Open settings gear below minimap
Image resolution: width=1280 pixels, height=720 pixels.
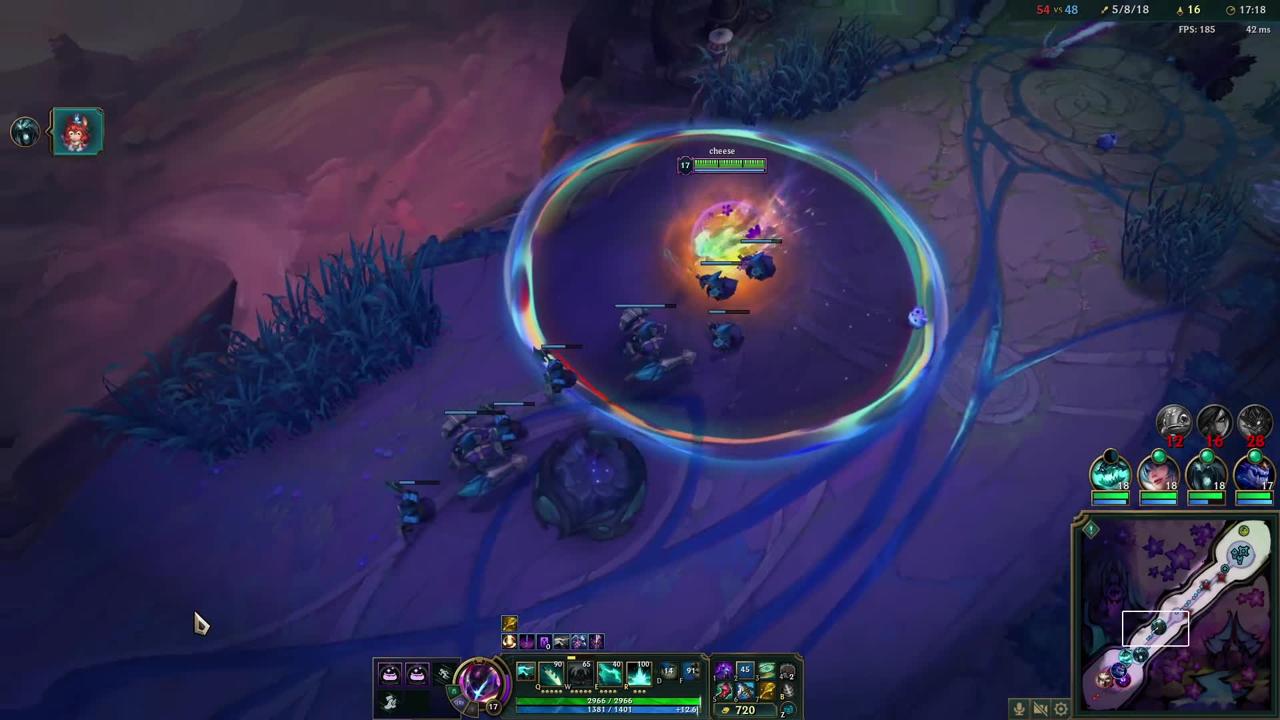pos(1061,709)
